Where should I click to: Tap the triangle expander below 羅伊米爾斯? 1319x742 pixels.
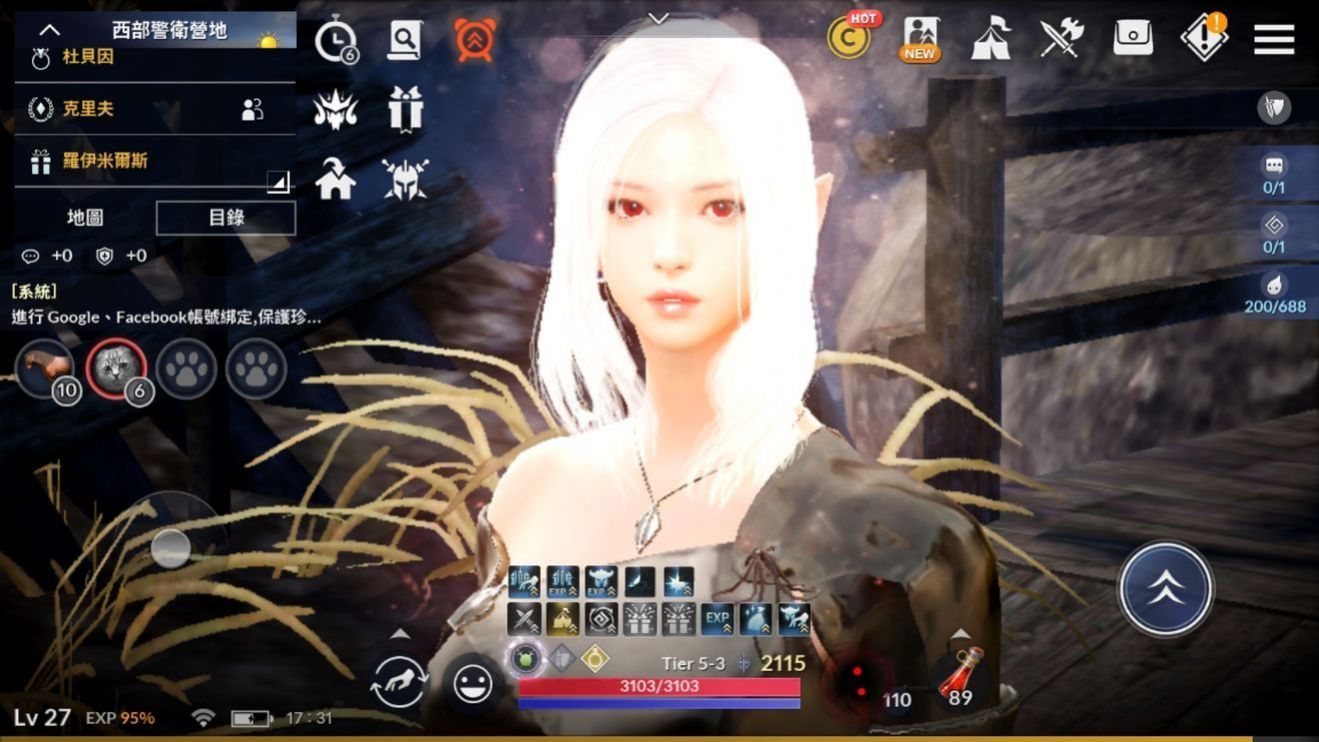pyautogui.click(x=279, y=183)
